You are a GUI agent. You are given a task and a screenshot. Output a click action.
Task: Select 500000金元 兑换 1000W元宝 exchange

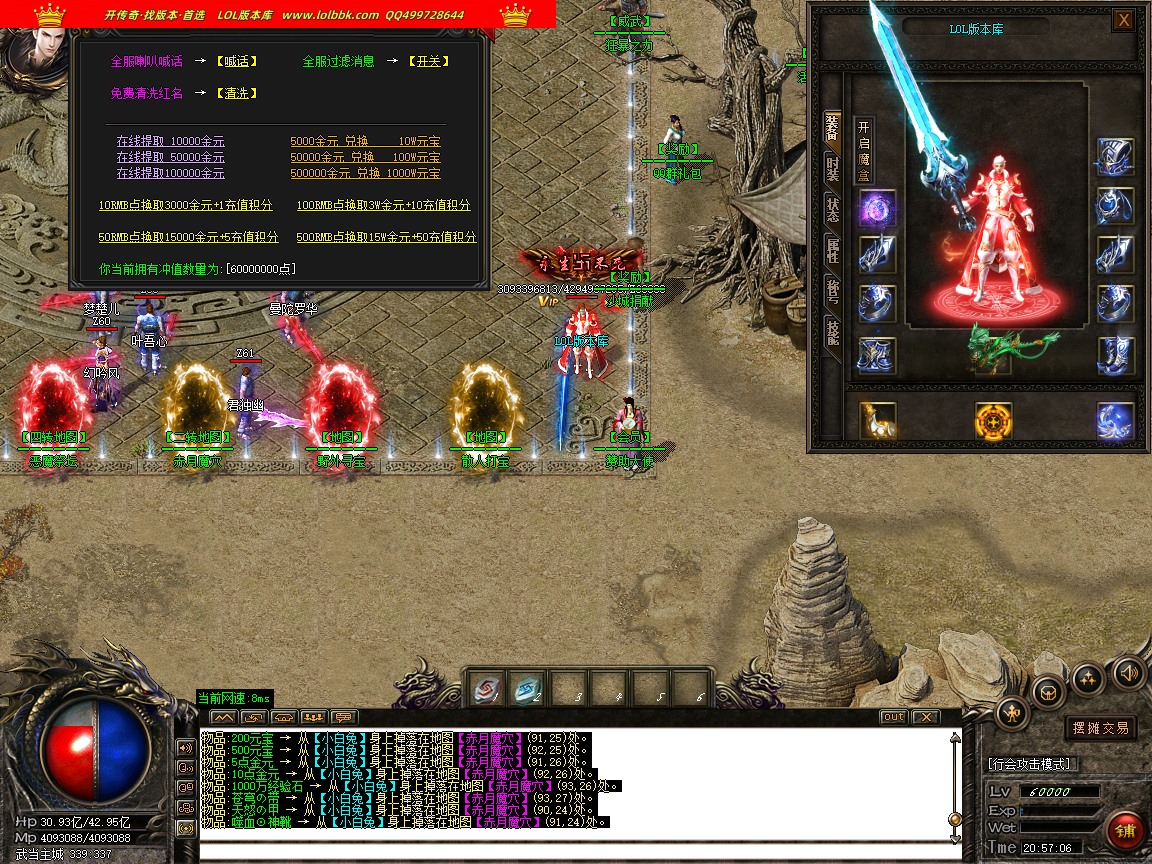pos(365,174)
